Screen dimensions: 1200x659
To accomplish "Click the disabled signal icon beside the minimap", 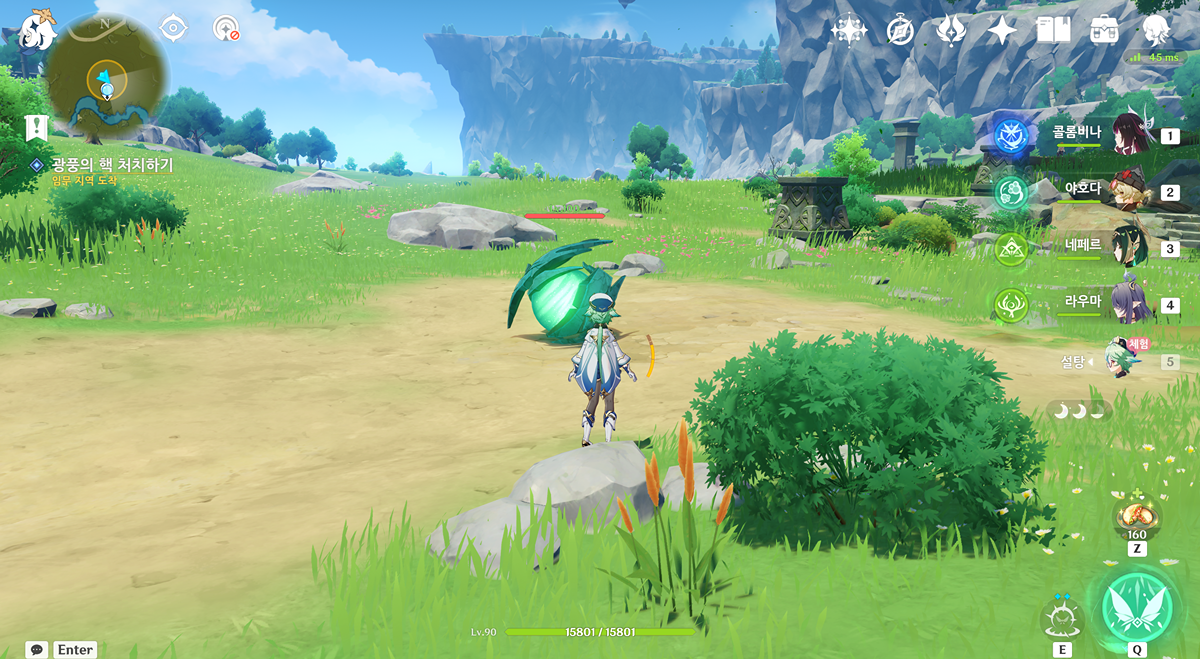I will pos(226,28).
